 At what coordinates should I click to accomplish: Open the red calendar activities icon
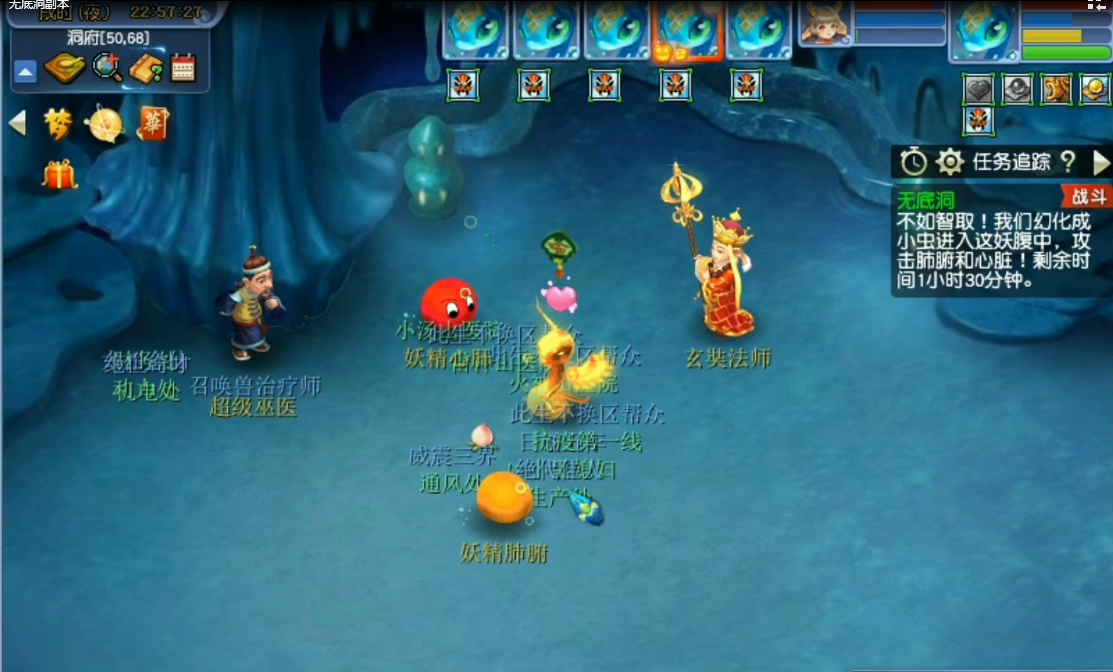click(183, 68)
